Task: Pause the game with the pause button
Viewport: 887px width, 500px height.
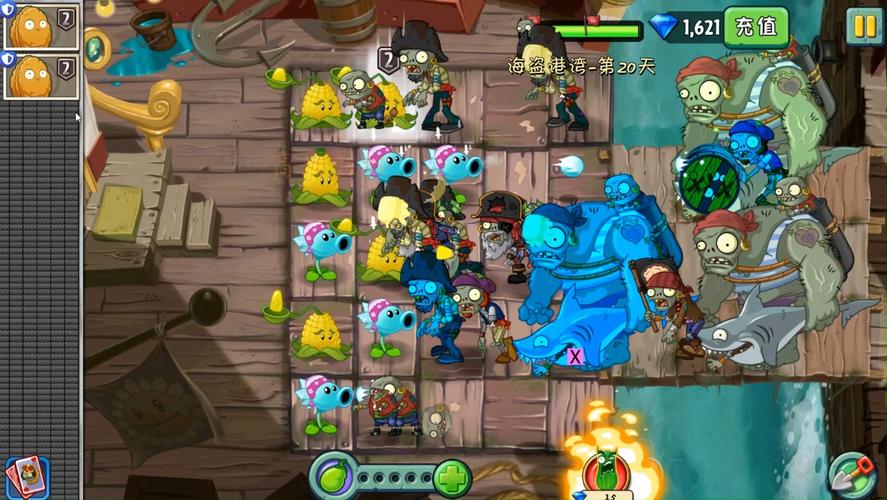Action: coord(863,25)
